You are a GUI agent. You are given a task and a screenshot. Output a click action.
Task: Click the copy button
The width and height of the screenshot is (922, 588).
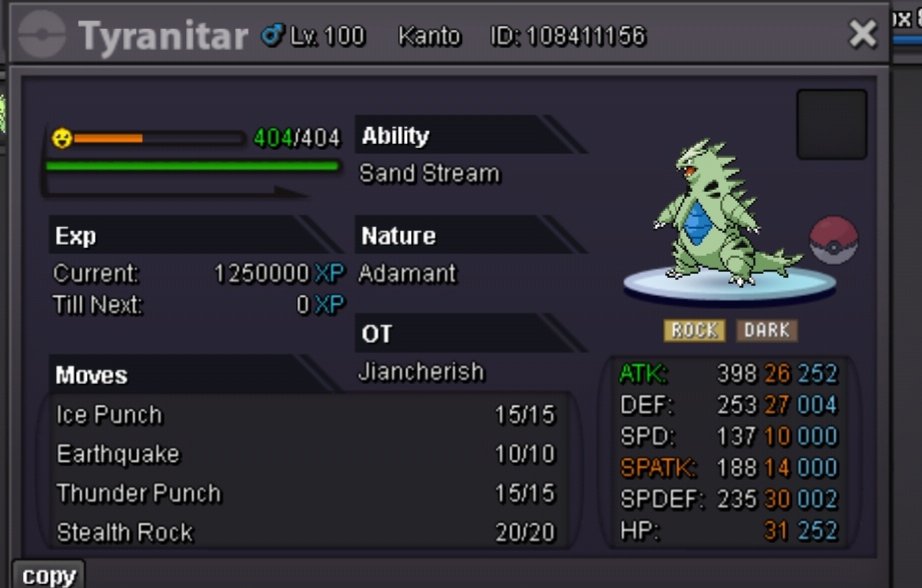48,575
